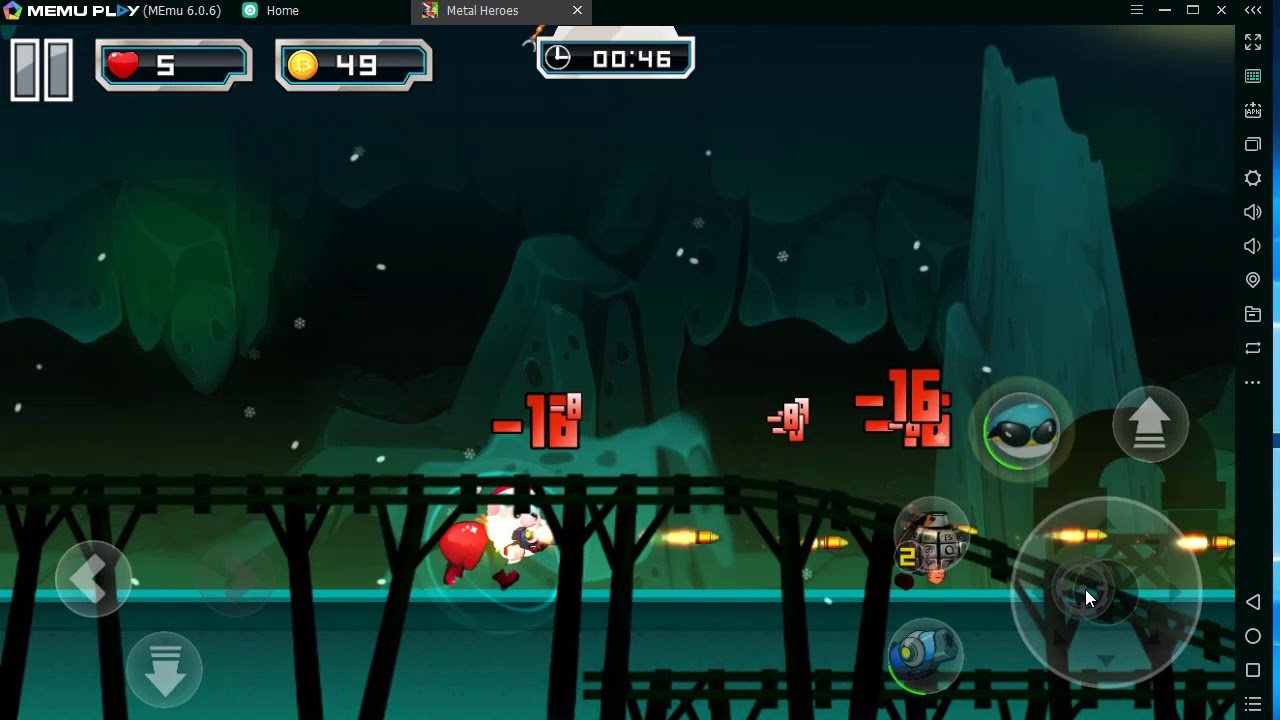Use the blue cannon weapon icon
This screenshot has height=720, width=1280.
[x=925, y=656]
